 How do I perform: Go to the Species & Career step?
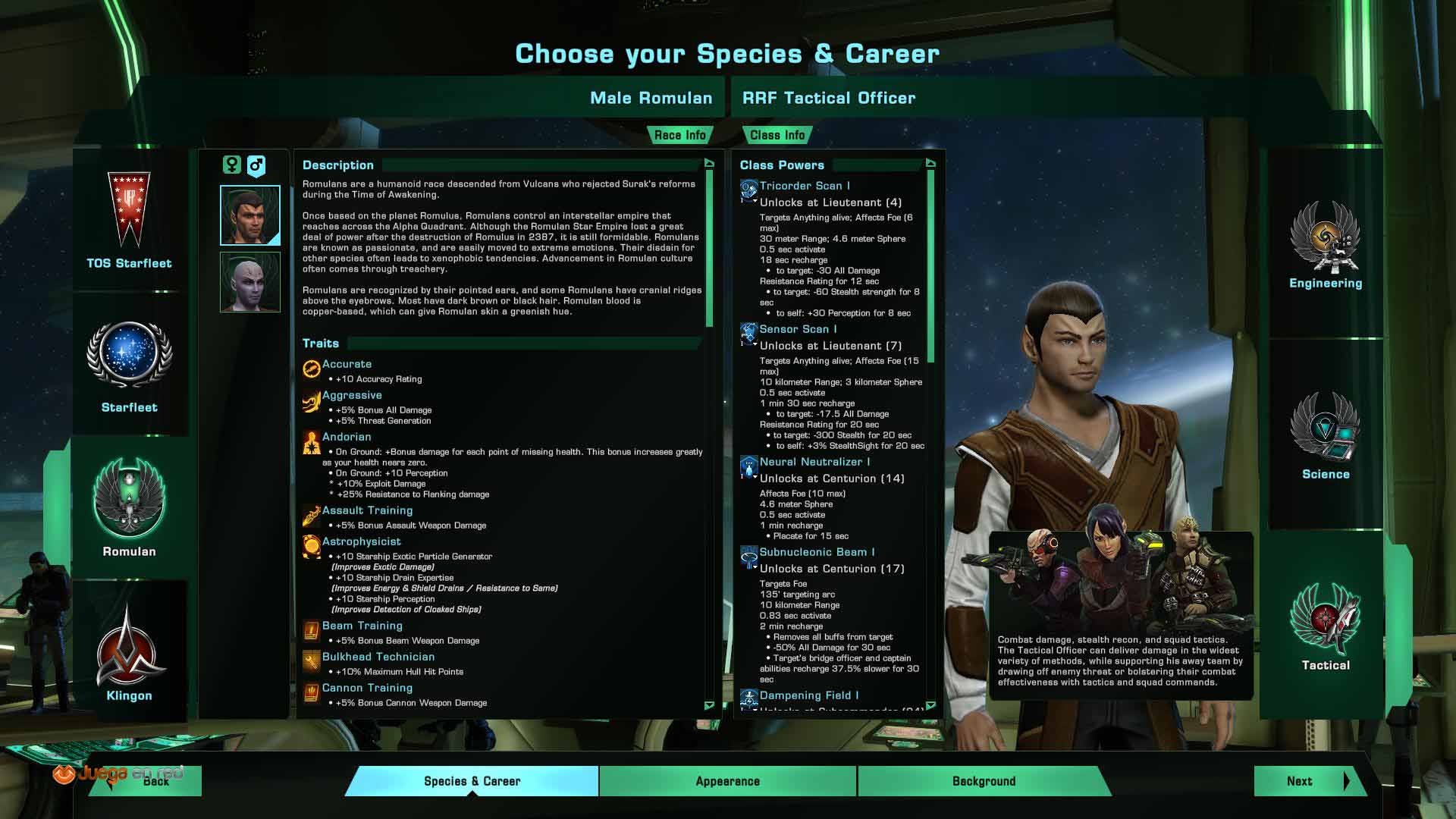(x=472, y=781)
